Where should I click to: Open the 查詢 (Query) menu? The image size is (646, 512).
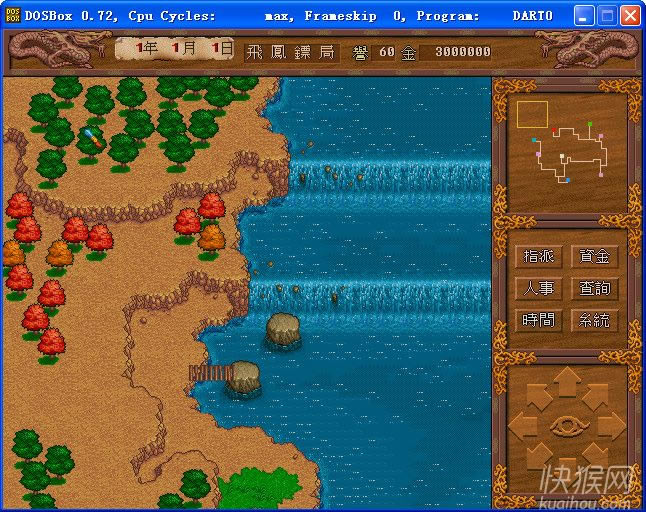[x=594, y=288]
